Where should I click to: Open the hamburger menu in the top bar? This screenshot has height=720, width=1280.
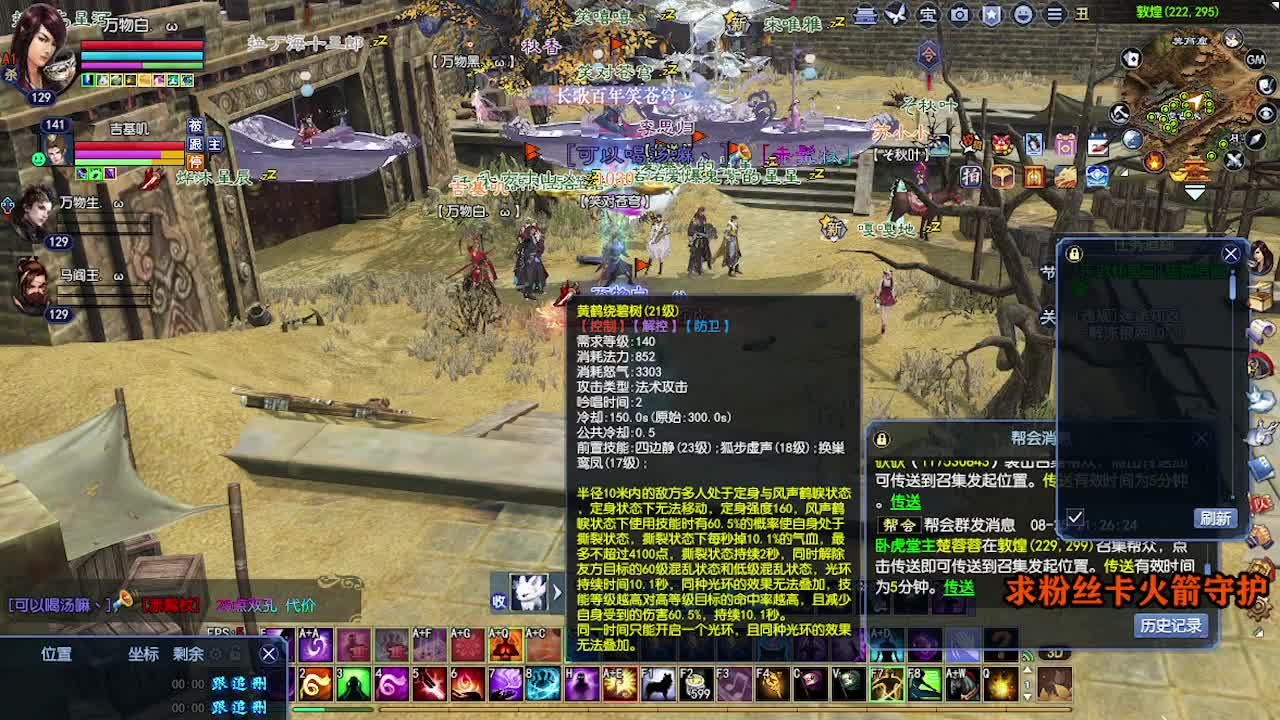pos(1053,14)
